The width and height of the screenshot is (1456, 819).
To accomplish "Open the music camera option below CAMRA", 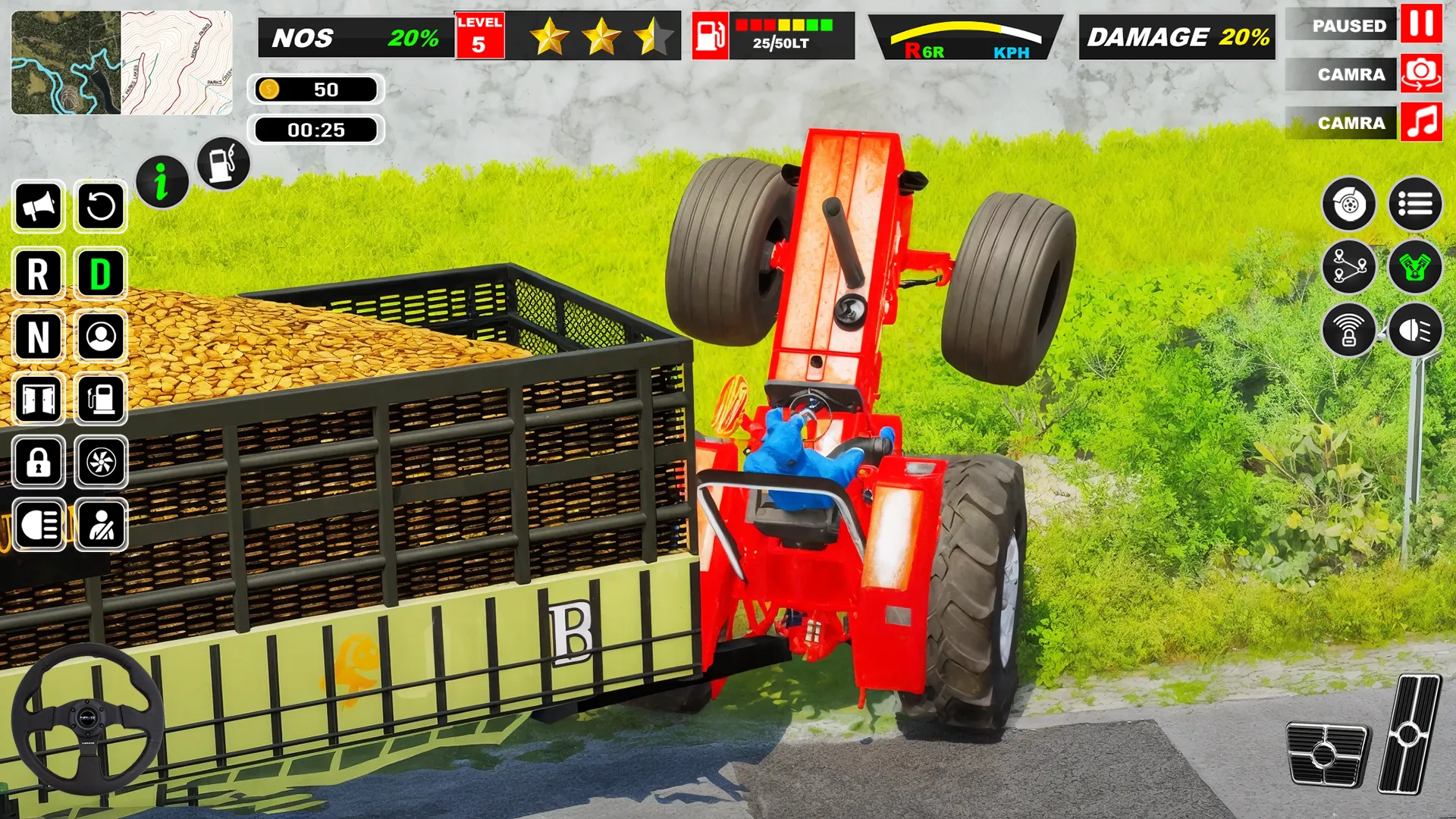I will coord(1420,122).
